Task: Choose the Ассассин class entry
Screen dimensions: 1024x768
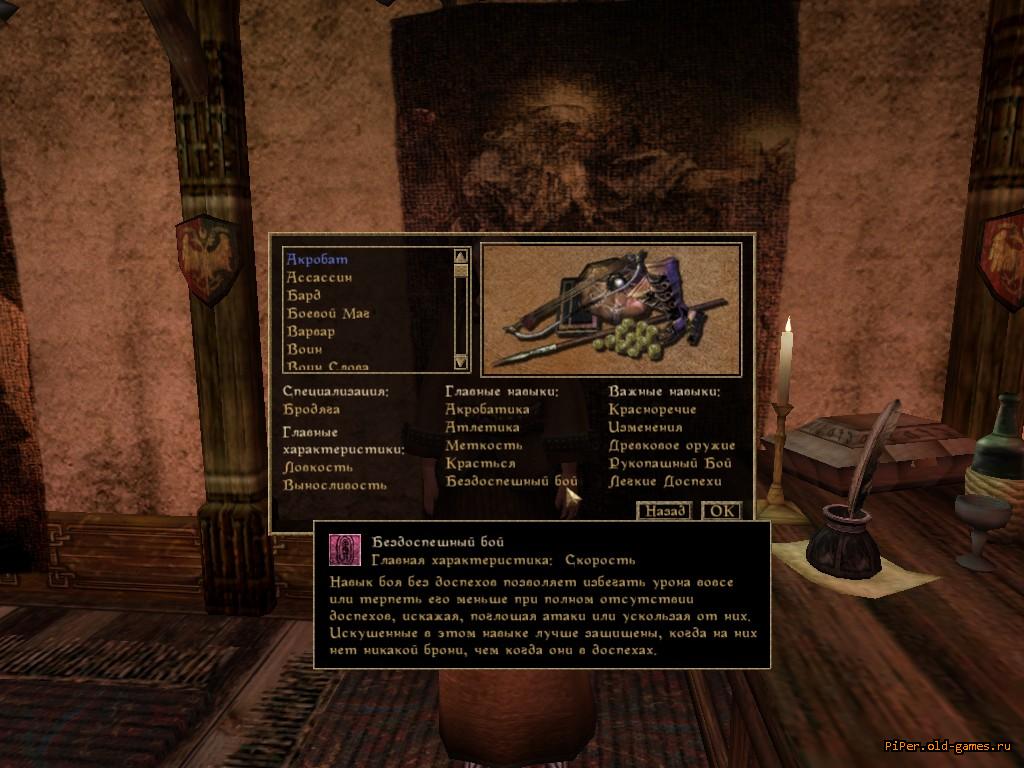Action: pyautogui.click(x=319, y=278)
